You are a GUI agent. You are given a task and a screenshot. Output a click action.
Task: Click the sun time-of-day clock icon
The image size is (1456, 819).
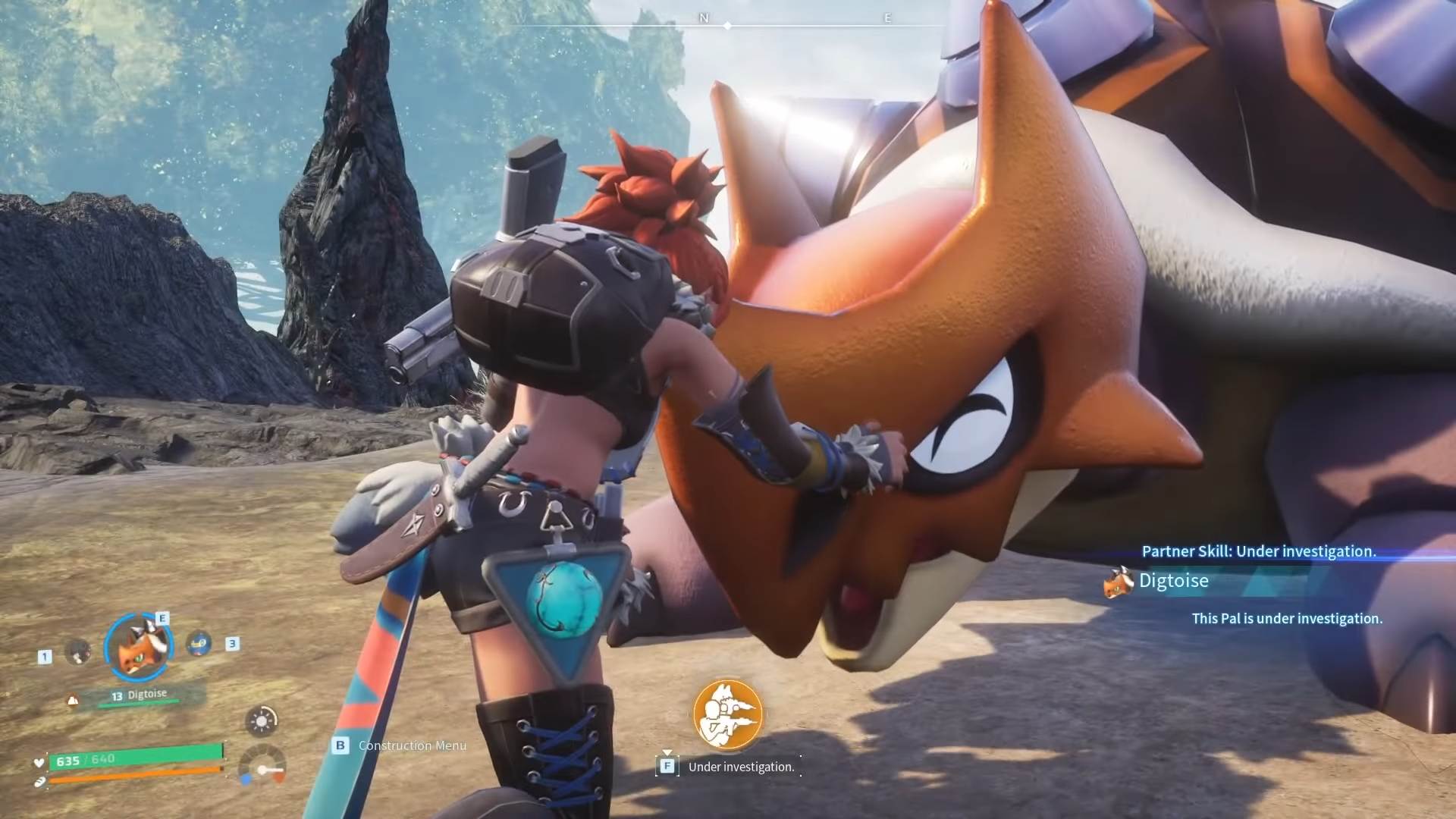point(262,720)
